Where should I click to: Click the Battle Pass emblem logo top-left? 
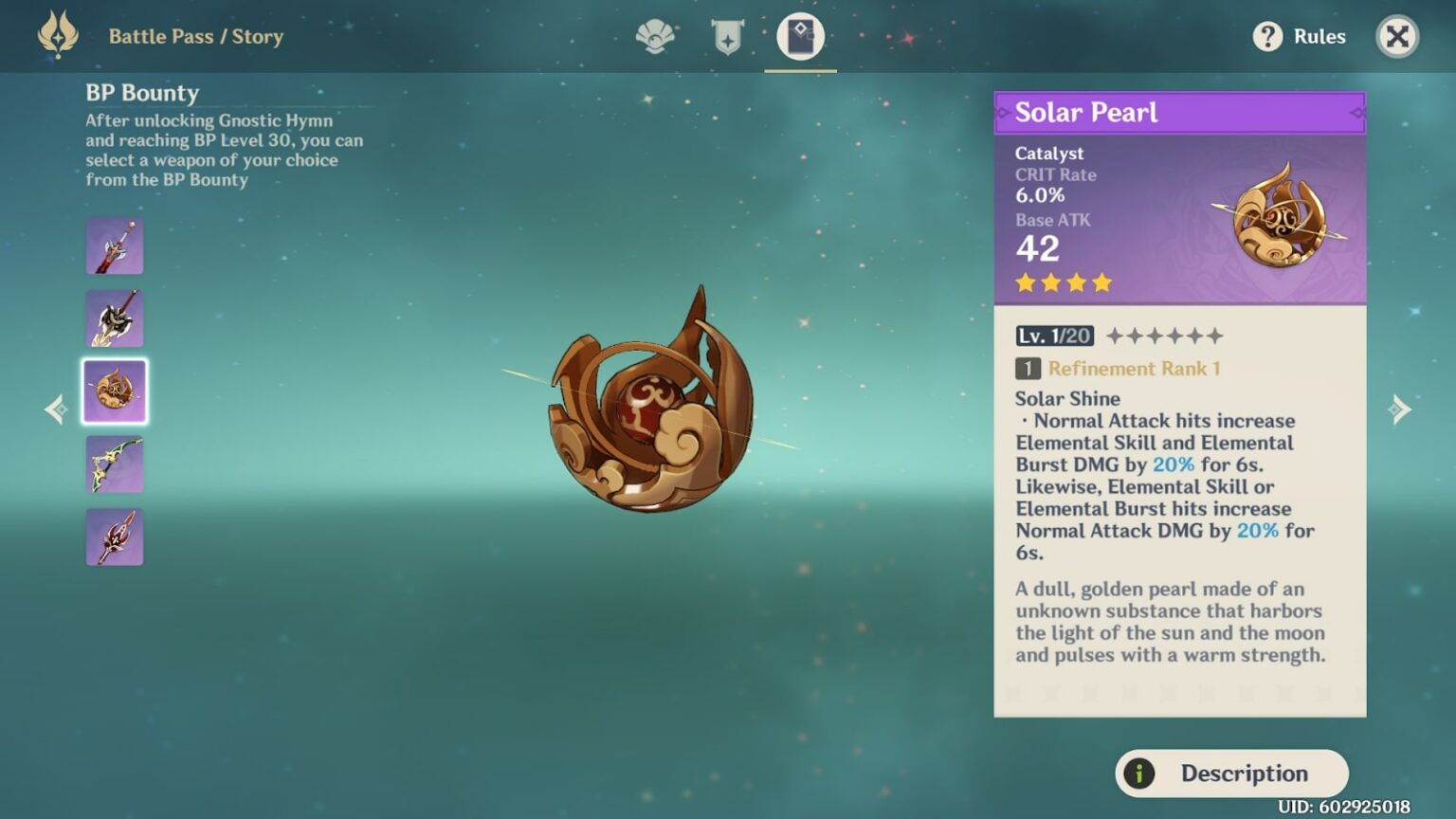[x=57, y=36]
